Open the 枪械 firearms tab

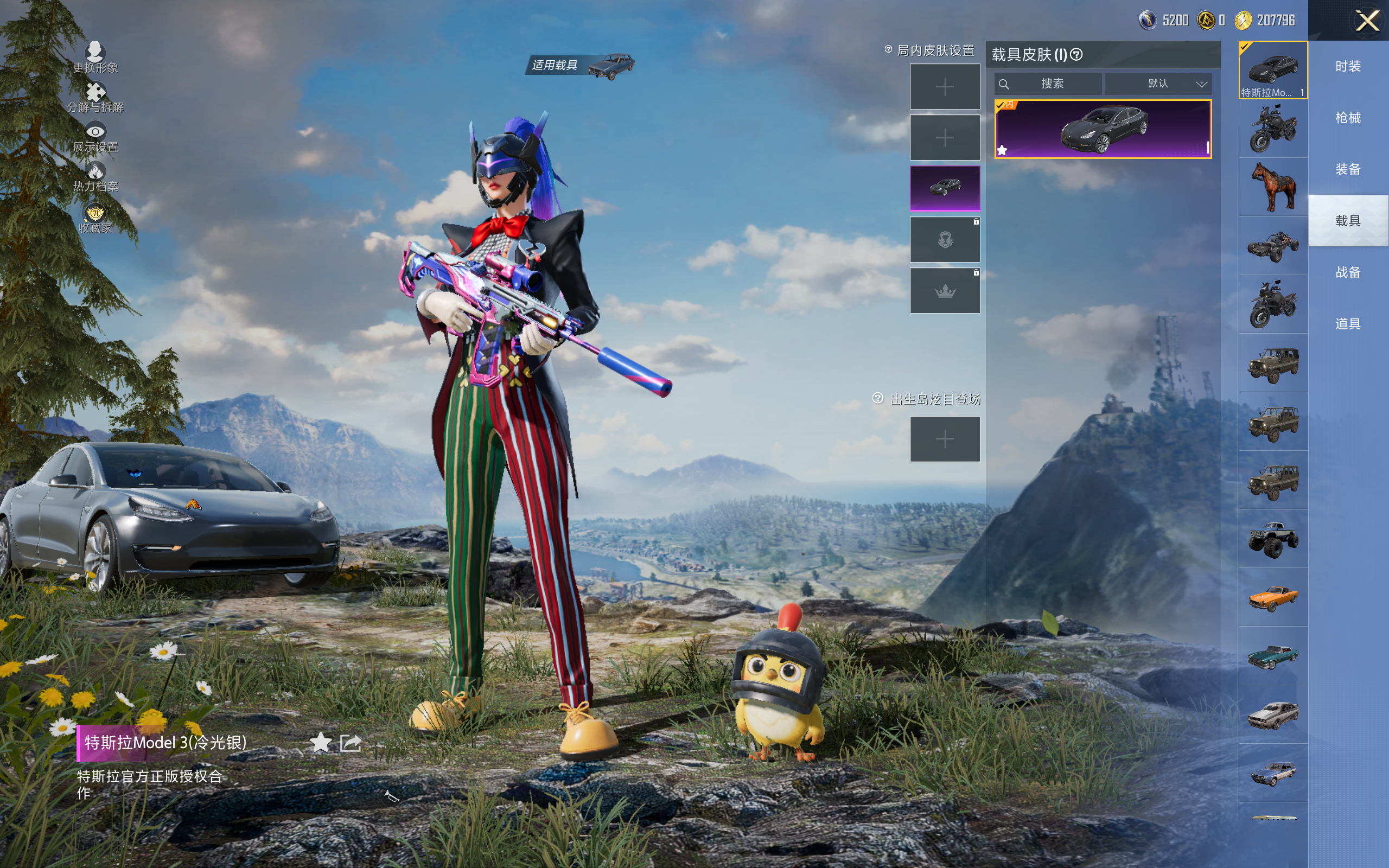pyautogui.click(x=1348, y=118)
